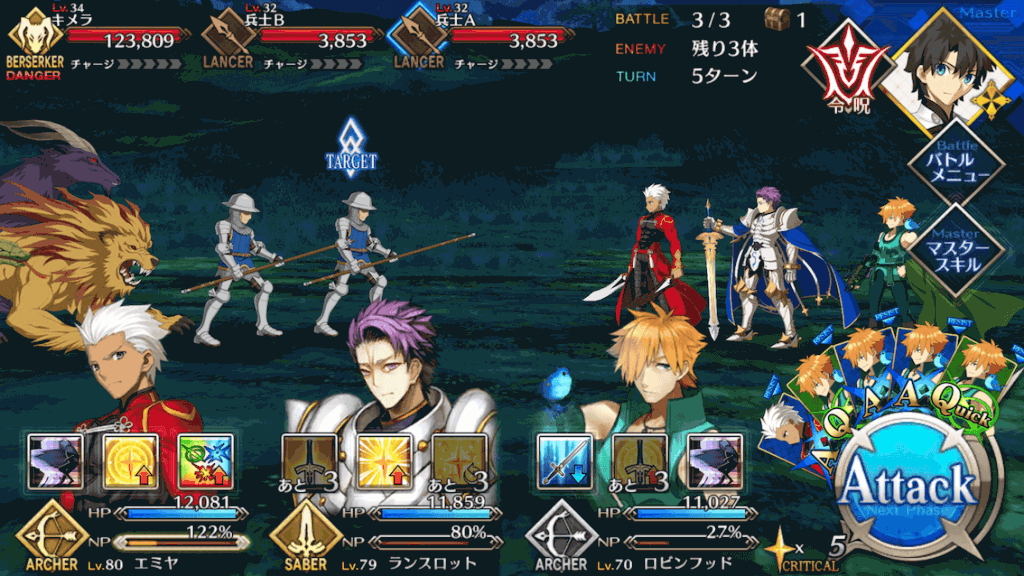
Task: Use Emiya's purple dodge-figure skill
Action: coord(55,461)
